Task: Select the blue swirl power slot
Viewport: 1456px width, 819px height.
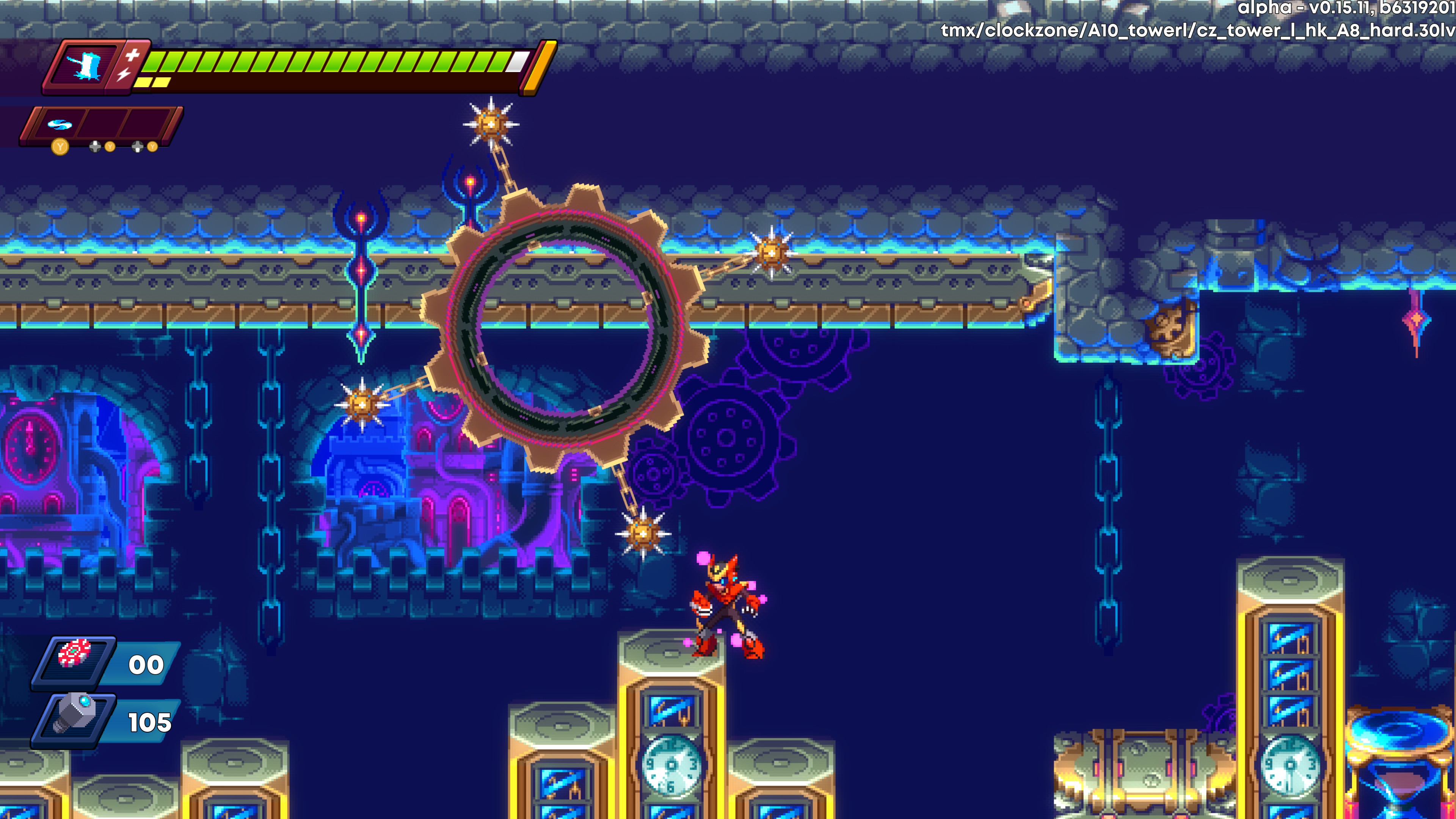Action: pos(59,124)
